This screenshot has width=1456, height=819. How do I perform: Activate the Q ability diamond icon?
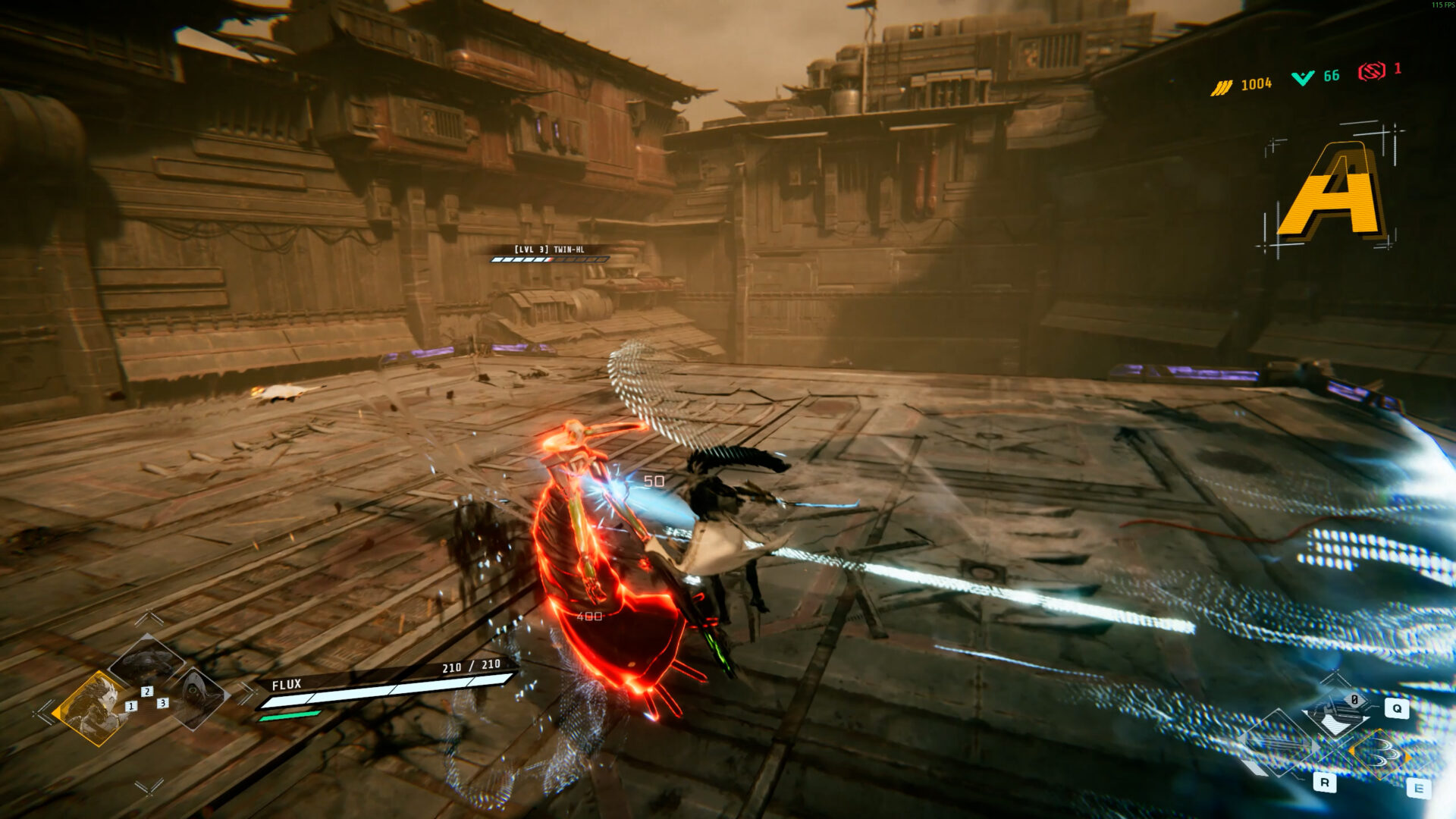pos(1337,714)
